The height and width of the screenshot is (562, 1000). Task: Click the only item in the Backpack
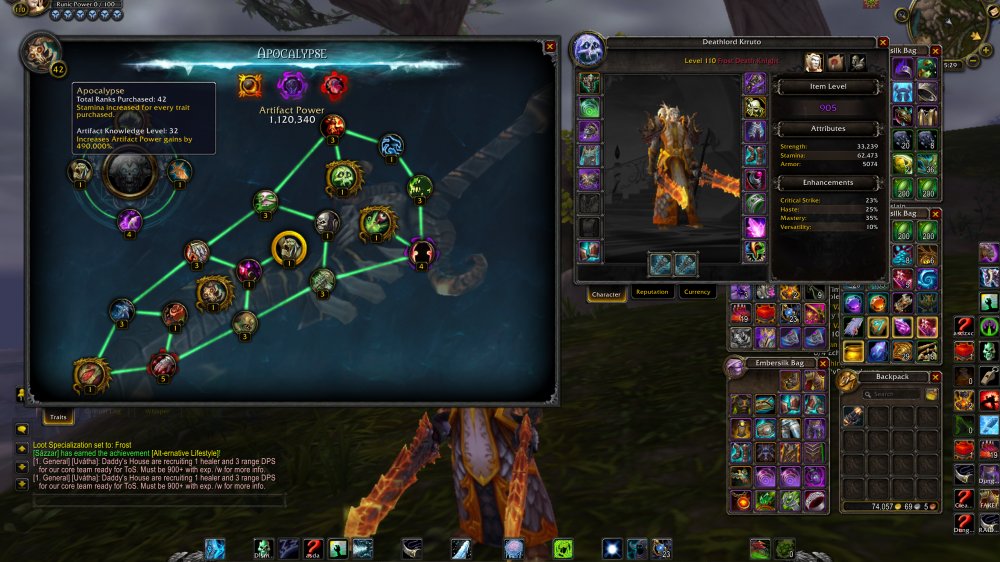[853, 415]
